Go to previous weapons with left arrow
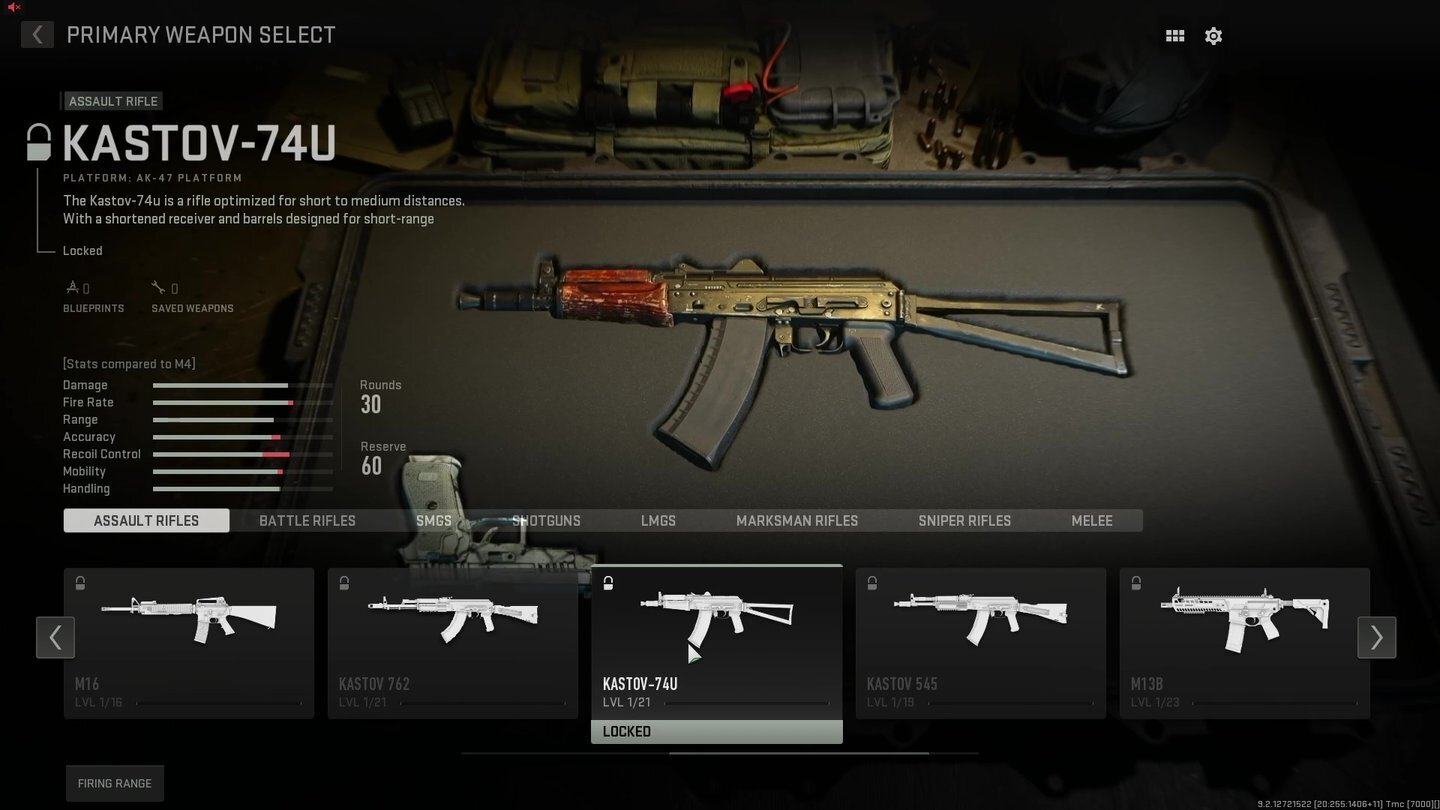 point(55,637)
